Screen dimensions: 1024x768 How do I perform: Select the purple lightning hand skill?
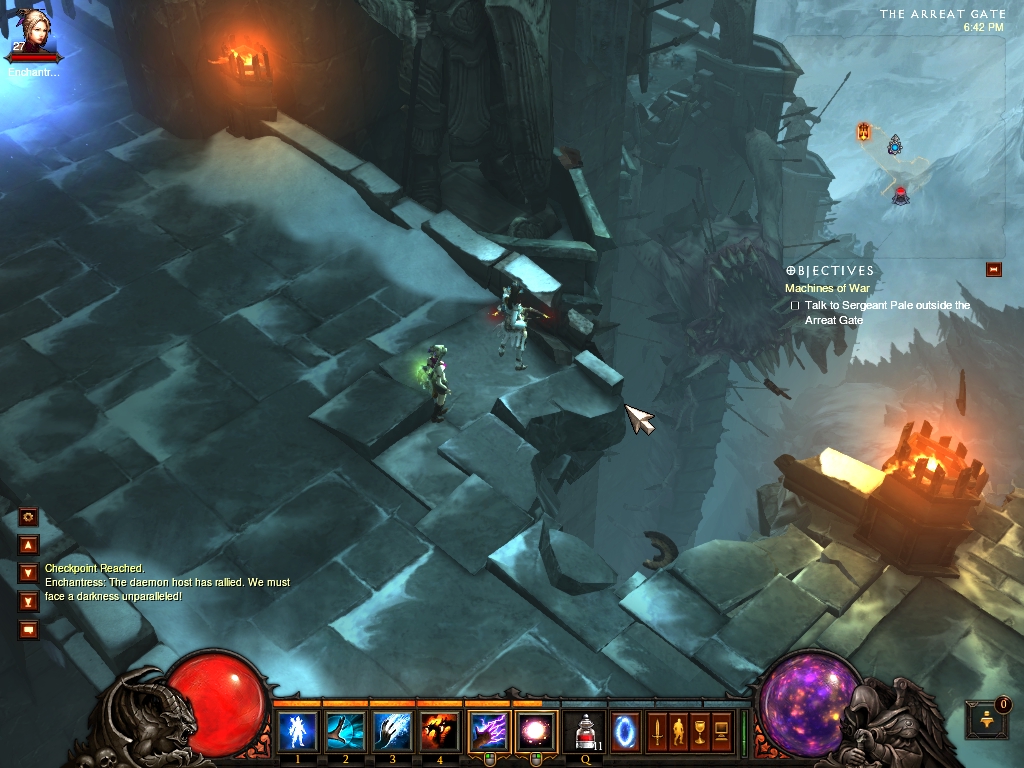pyautogui.click(x=487, y=731)
